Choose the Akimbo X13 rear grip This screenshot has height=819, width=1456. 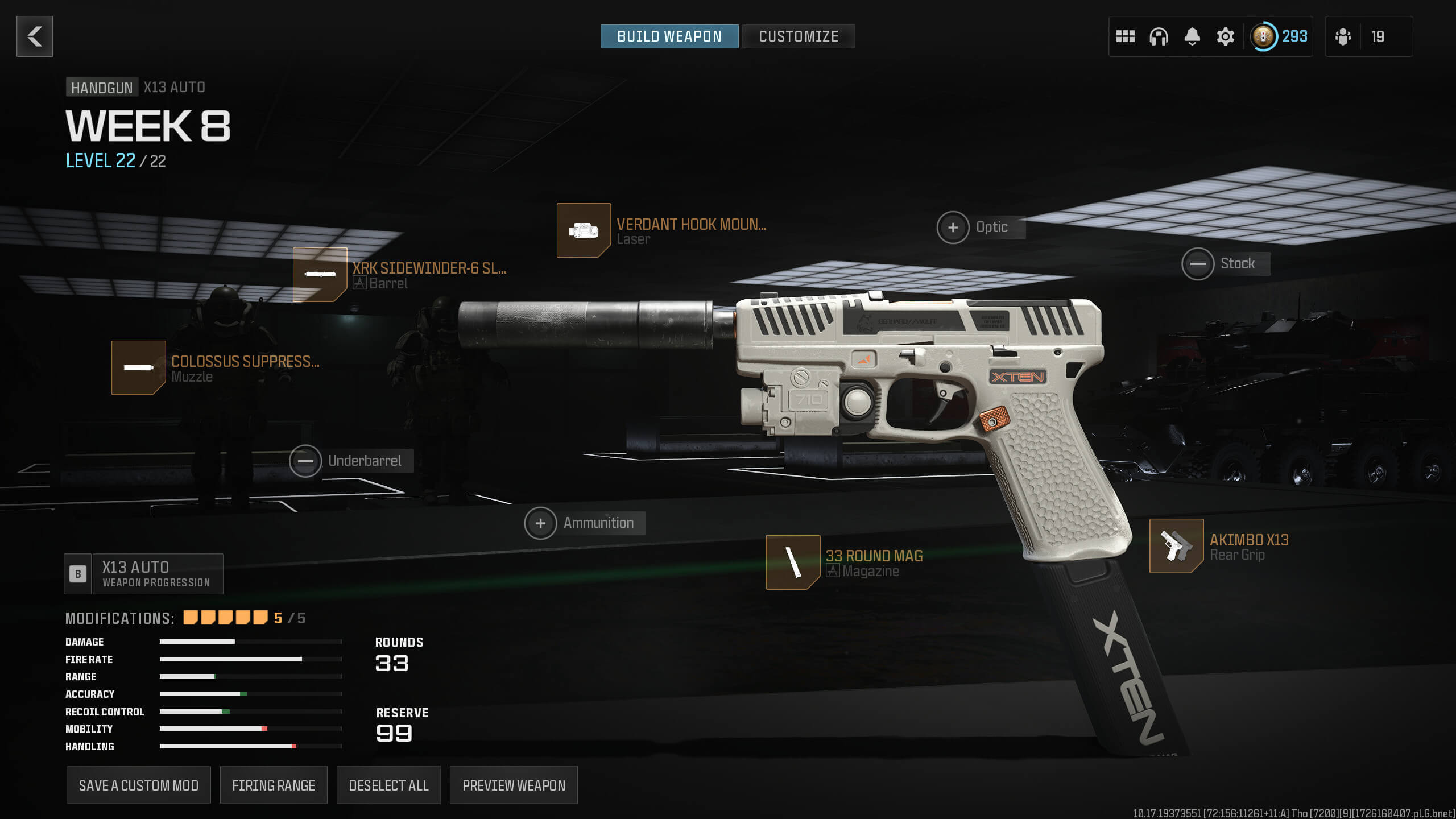pyautogui.click(x=1176, y=546)
